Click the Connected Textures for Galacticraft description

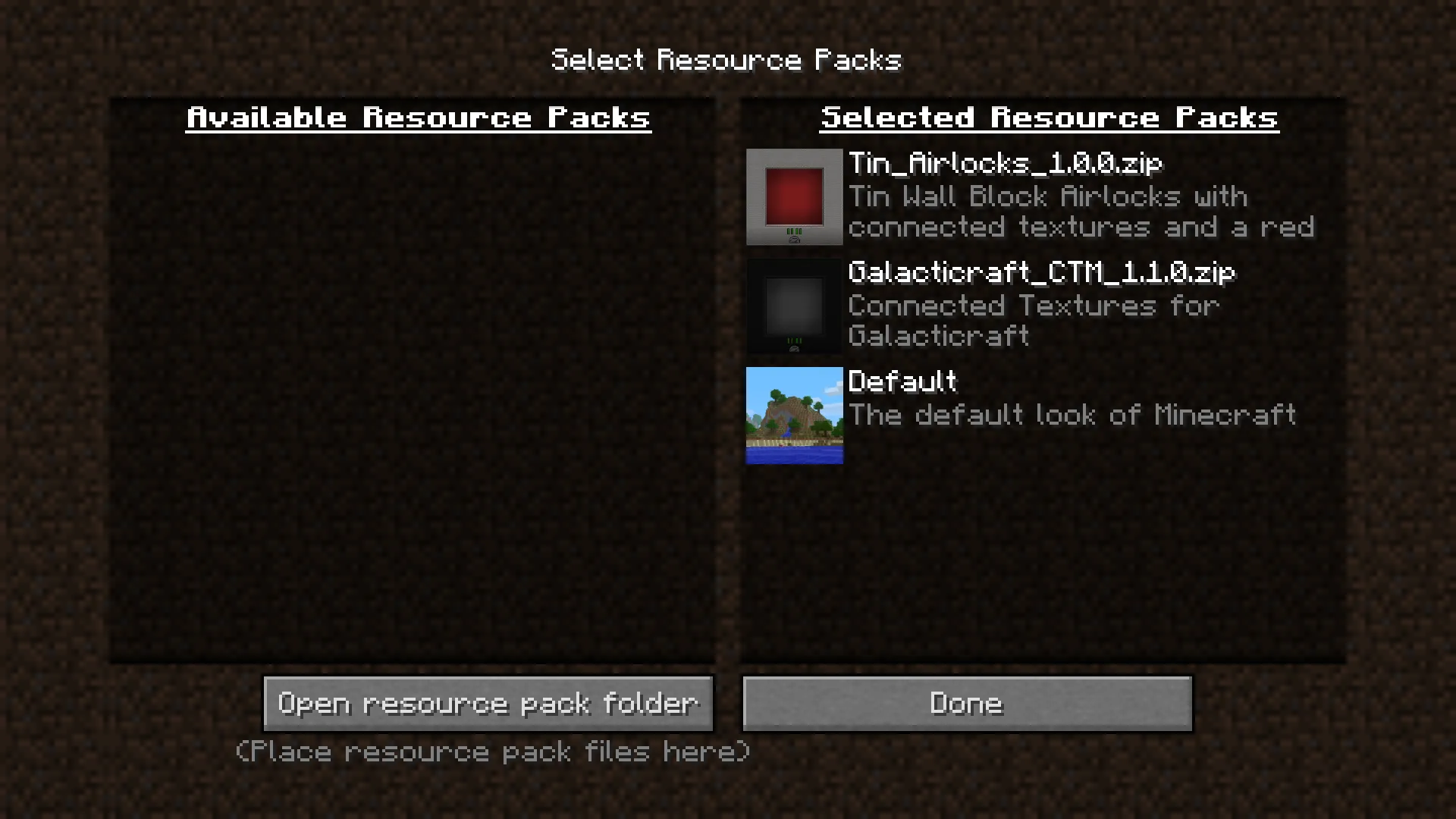1035,321
